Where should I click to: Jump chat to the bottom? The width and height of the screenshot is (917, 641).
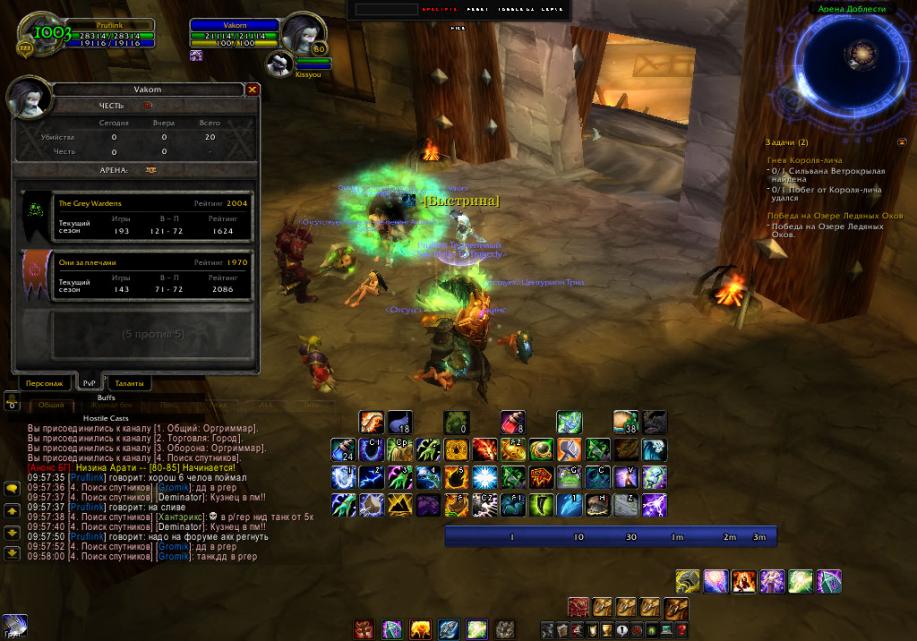pyautogui.click(x=11, y=552)
